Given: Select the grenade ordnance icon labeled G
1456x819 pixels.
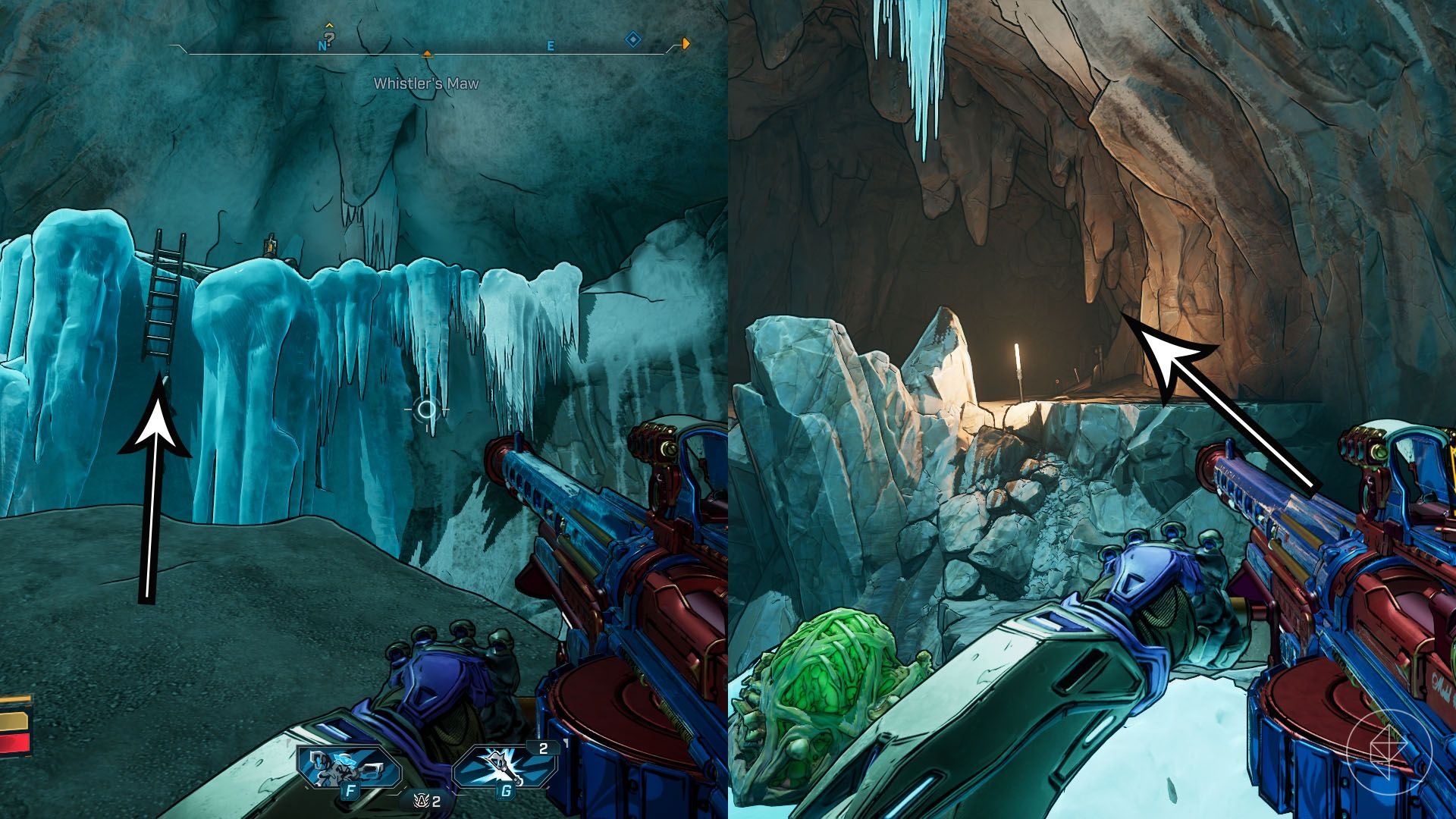Looking at the screenshot, I should (504, 769).
